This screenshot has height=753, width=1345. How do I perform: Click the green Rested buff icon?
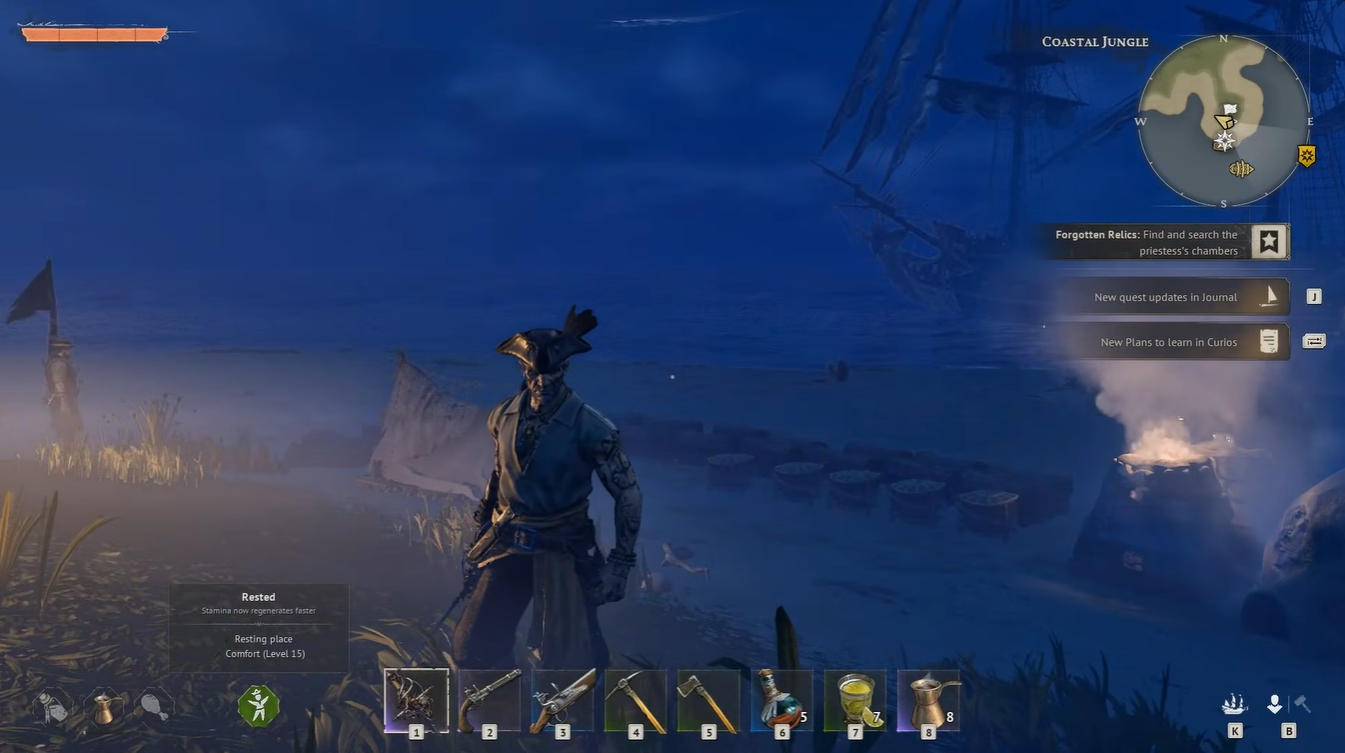pos(258,703)
